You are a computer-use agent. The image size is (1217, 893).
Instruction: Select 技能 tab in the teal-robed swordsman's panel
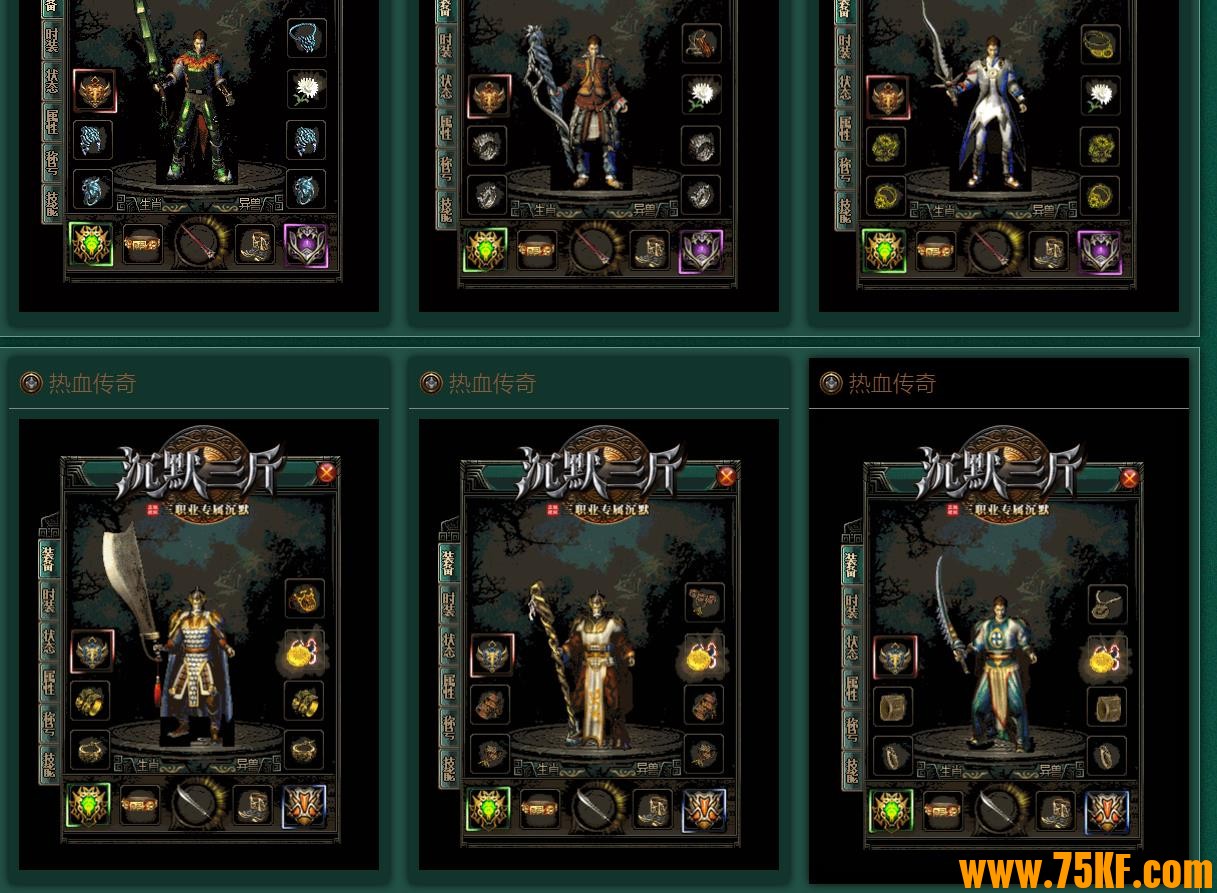click(x=851, y=768)
